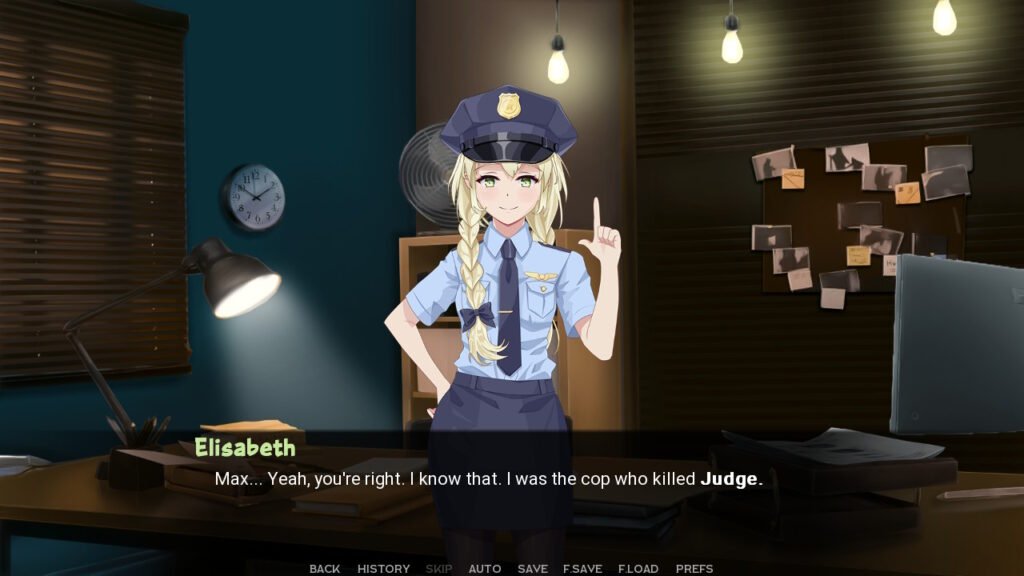Quick save using F.SAVE
1024x576 pixels.
pyautogui.click(x=582, y=568)
